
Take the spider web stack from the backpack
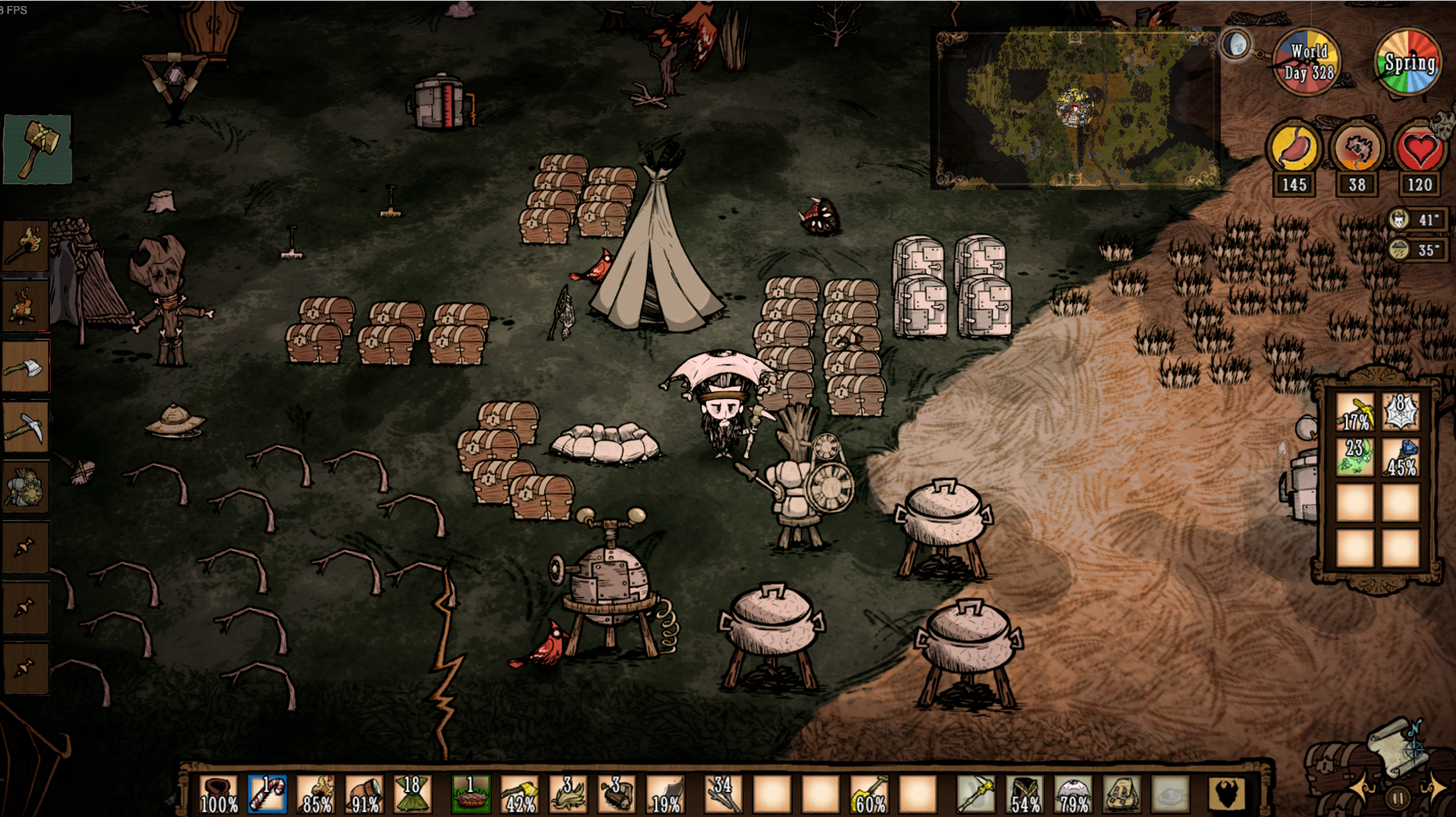tap(1401, 412)
